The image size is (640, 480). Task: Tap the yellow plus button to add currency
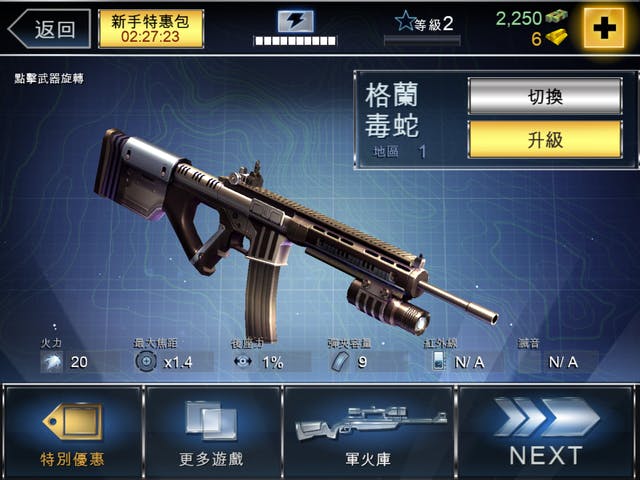[603, 29]
